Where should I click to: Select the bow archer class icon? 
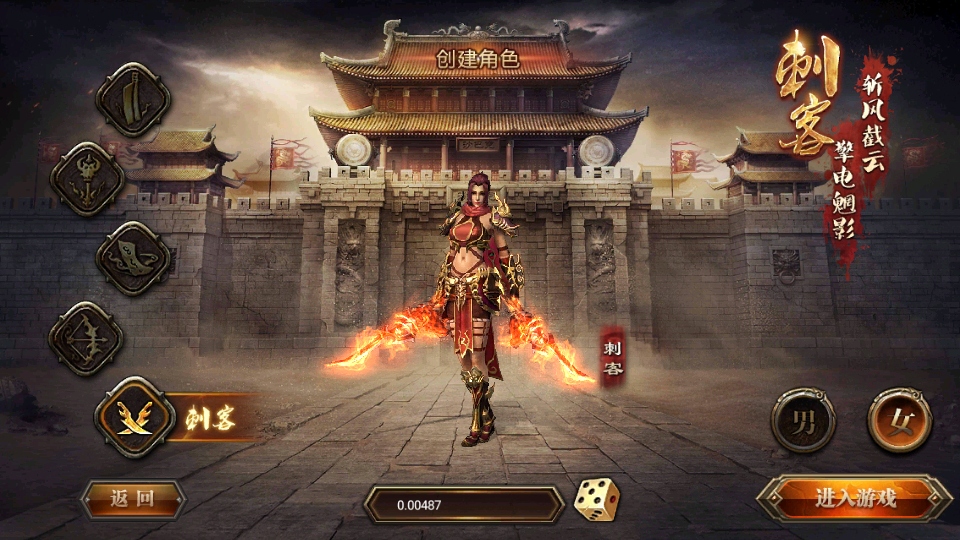(88, 338)
